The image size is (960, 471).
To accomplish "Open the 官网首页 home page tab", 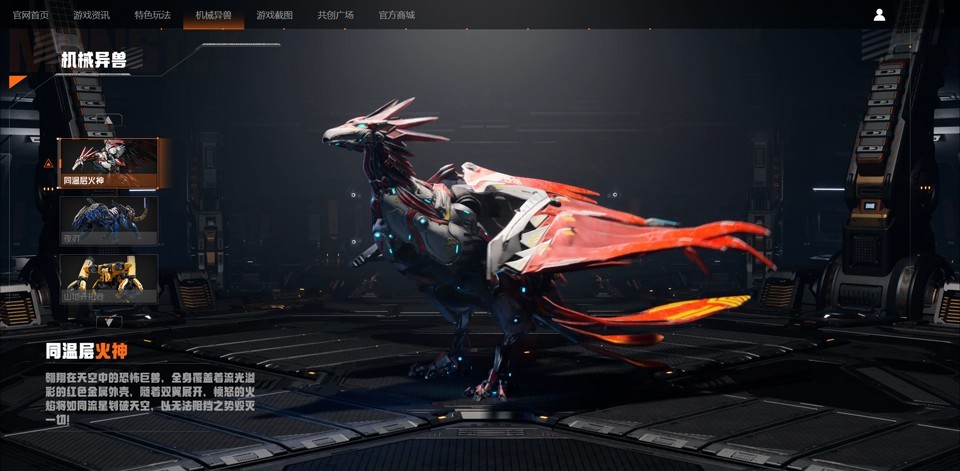I will (x=31, y=15).
